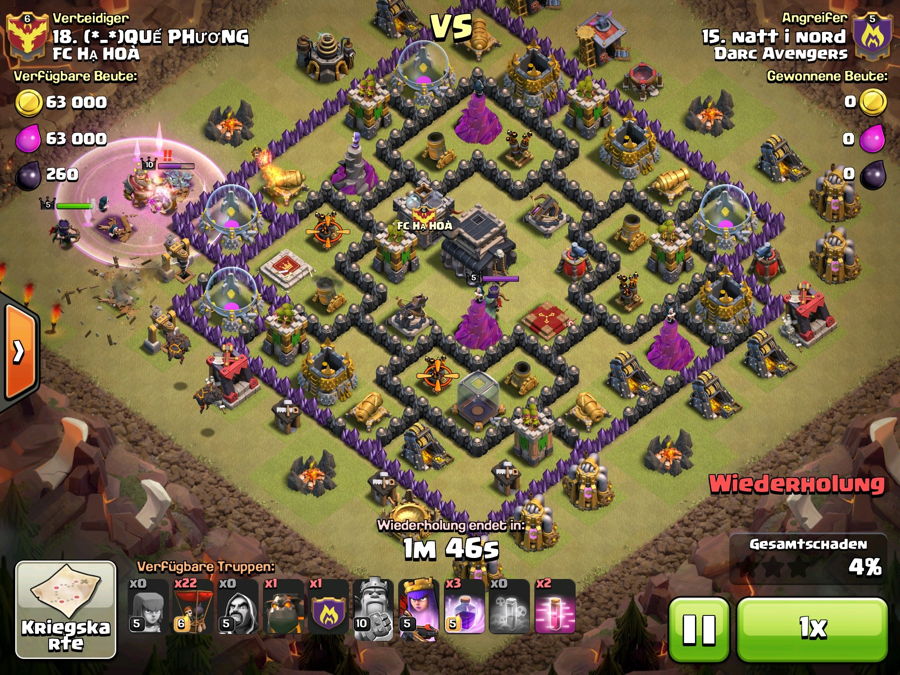Select the greyed-out spell slot
The width and height of the screenshot is (900, 675).
pos(510,606)
